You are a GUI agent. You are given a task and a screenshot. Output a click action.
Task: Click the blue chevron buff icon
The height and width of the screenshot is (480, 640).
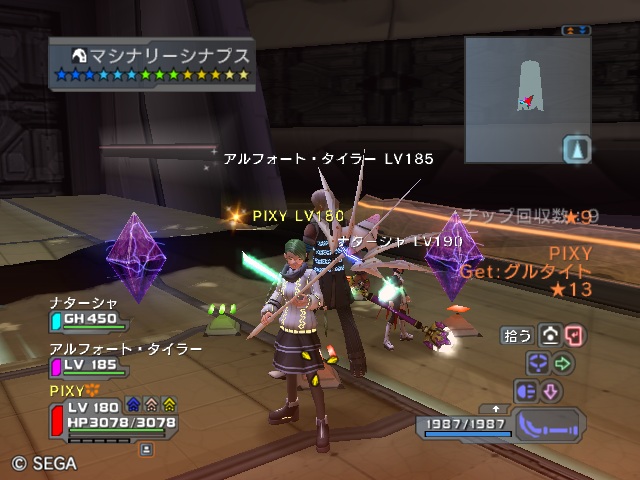pyautogui.click(x=134, y=404)
